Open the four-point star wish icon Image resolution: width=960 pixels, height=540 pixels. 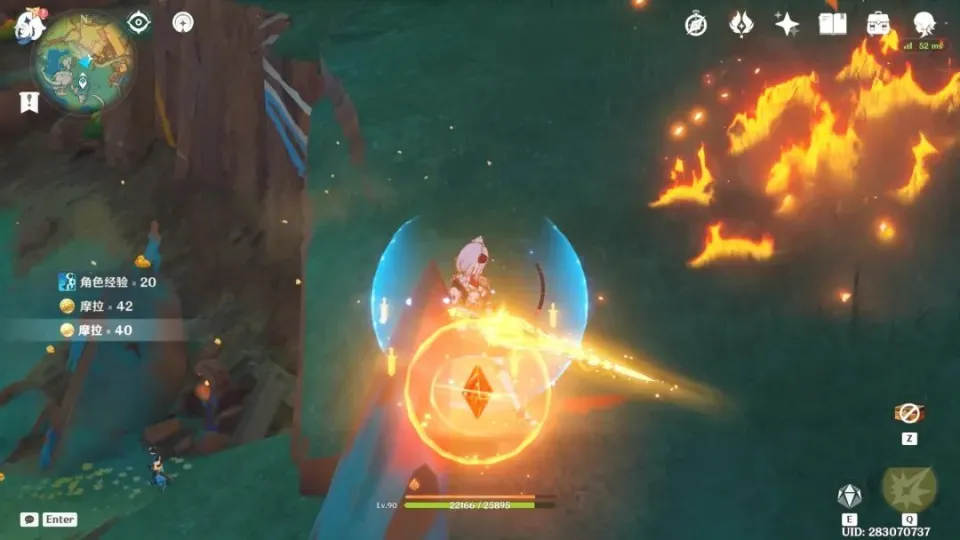coord(787,24)
